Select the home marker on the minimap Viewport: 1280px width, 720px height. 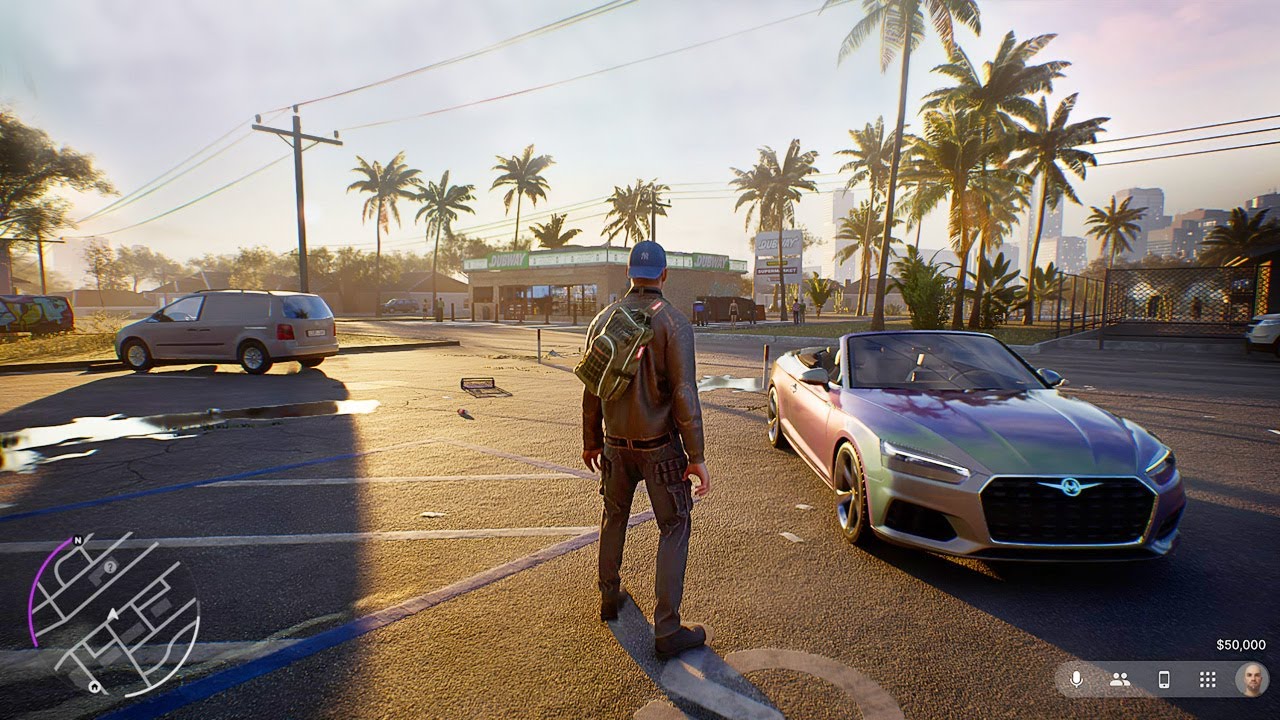(x=94, y=687)
